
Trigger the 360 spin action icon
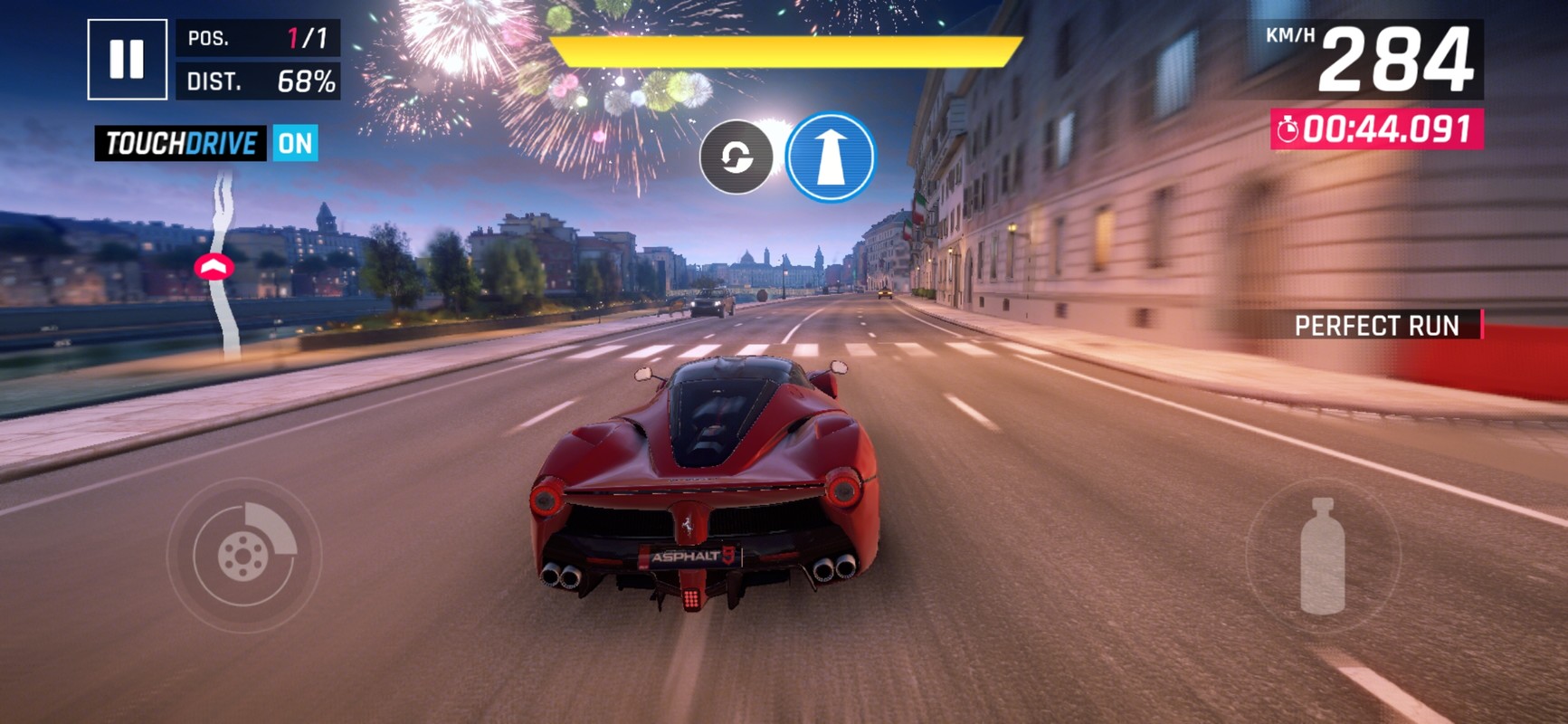tap(736, 157)
